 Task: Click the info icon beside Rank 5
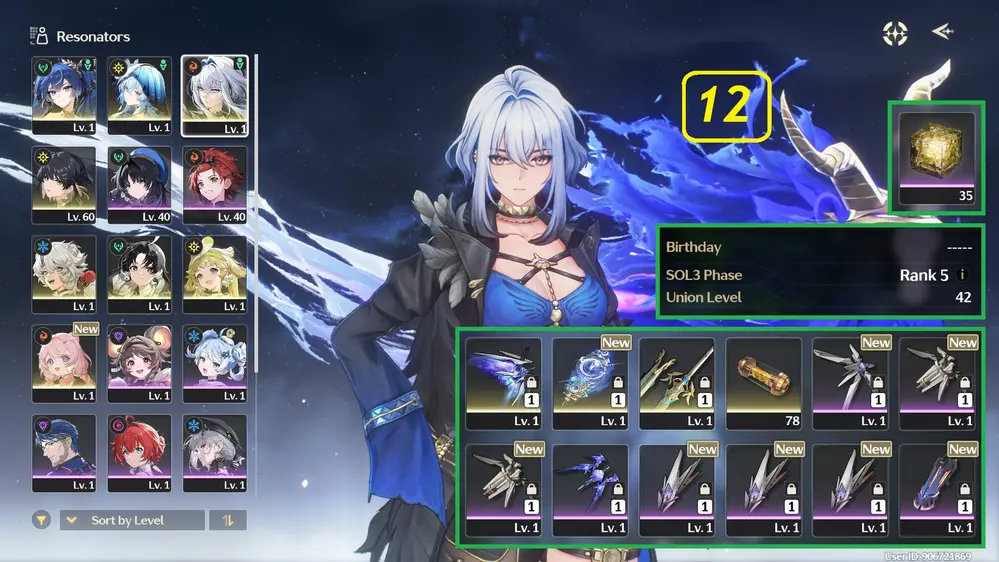click(x=962, y=274)
